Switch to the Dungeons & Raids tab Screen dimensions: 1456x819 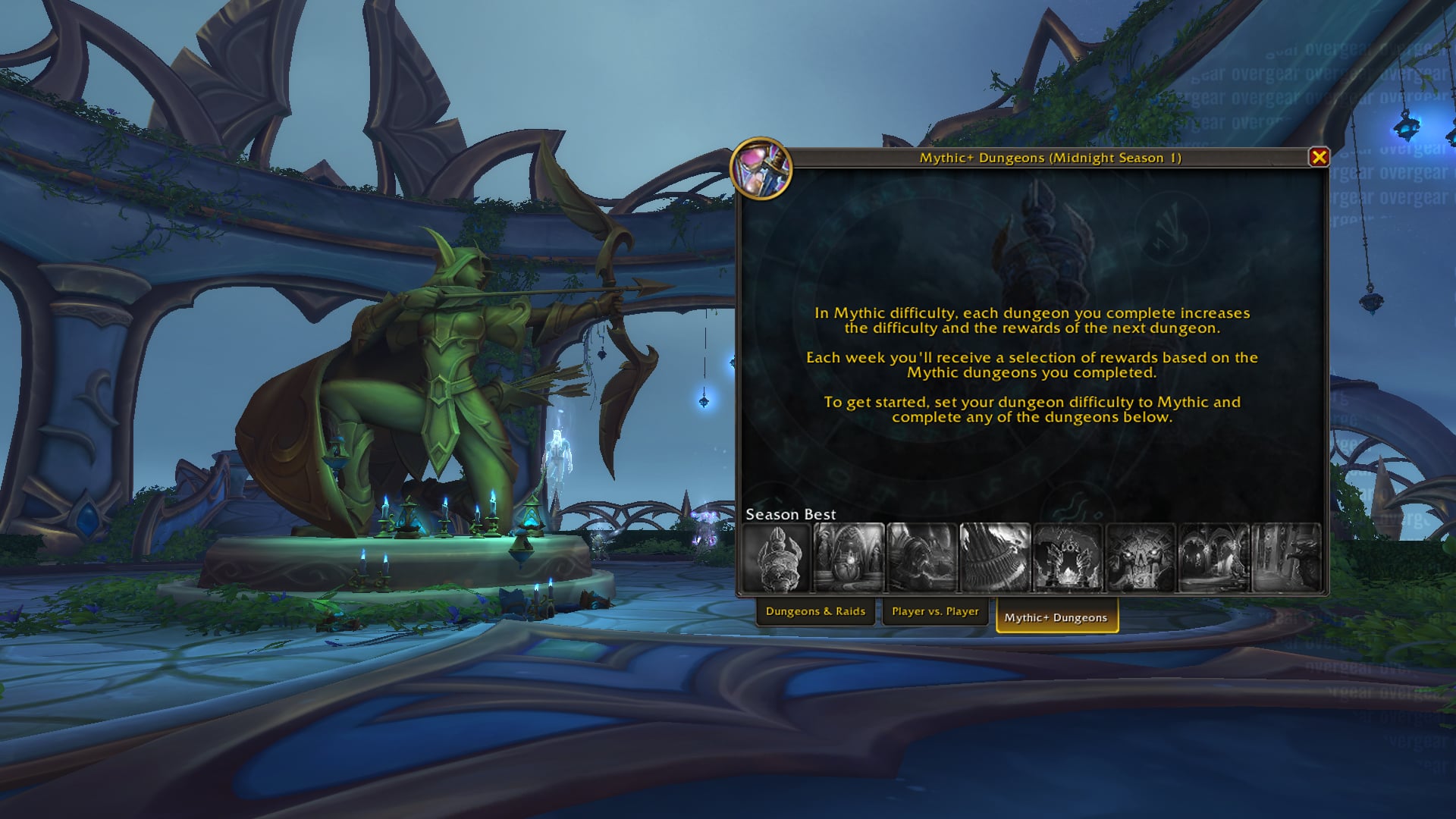click(816, 610)
